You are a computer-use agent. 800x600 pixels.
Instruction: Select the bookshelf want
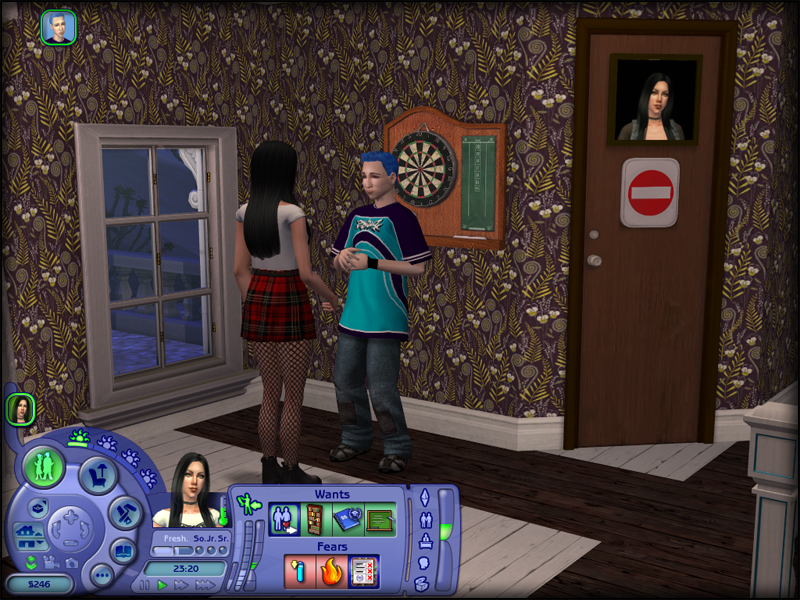click(x=314, y=519)
